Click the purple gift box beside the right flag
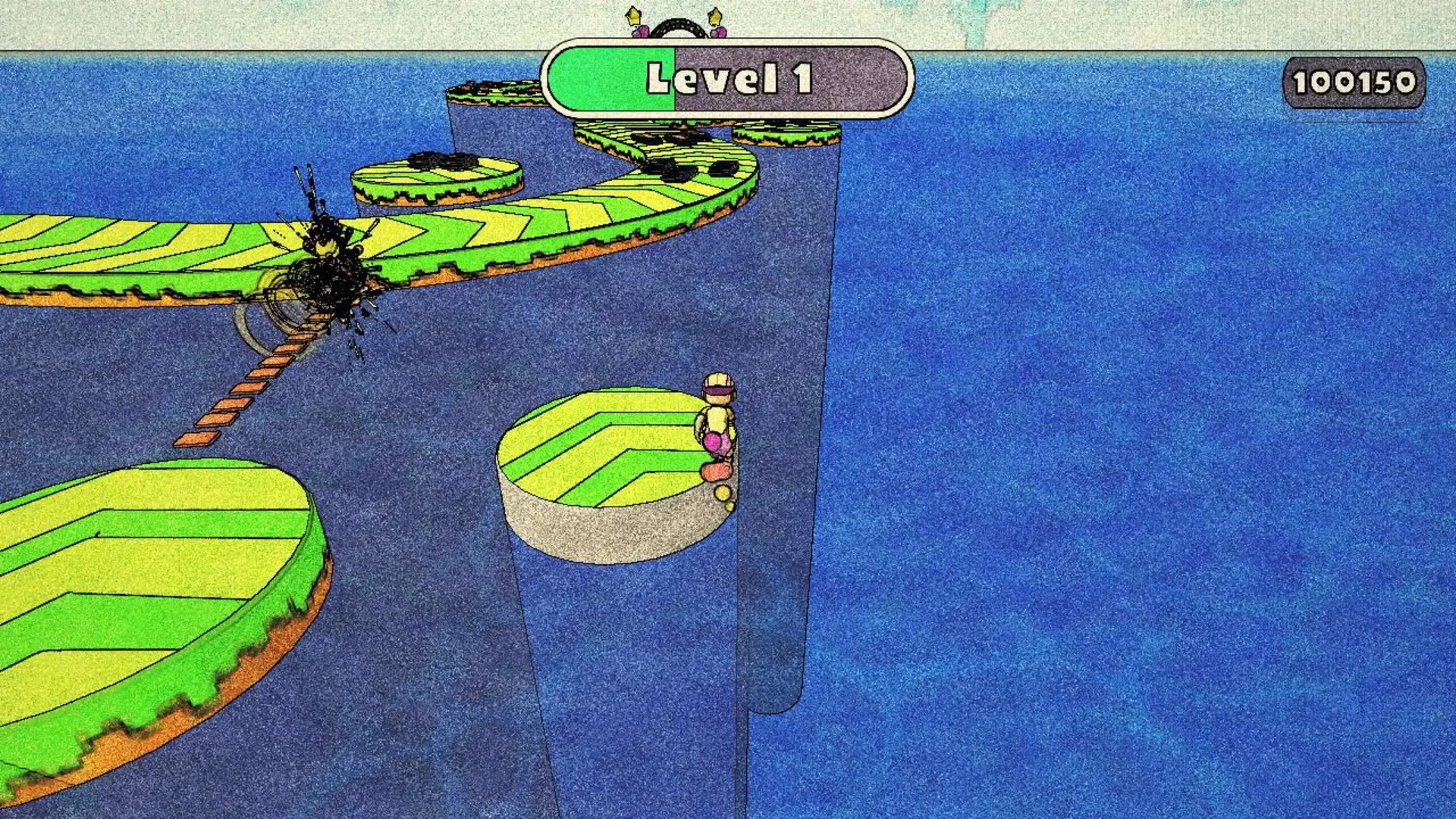The image size is (1456, 819). [x=719, y=32]
